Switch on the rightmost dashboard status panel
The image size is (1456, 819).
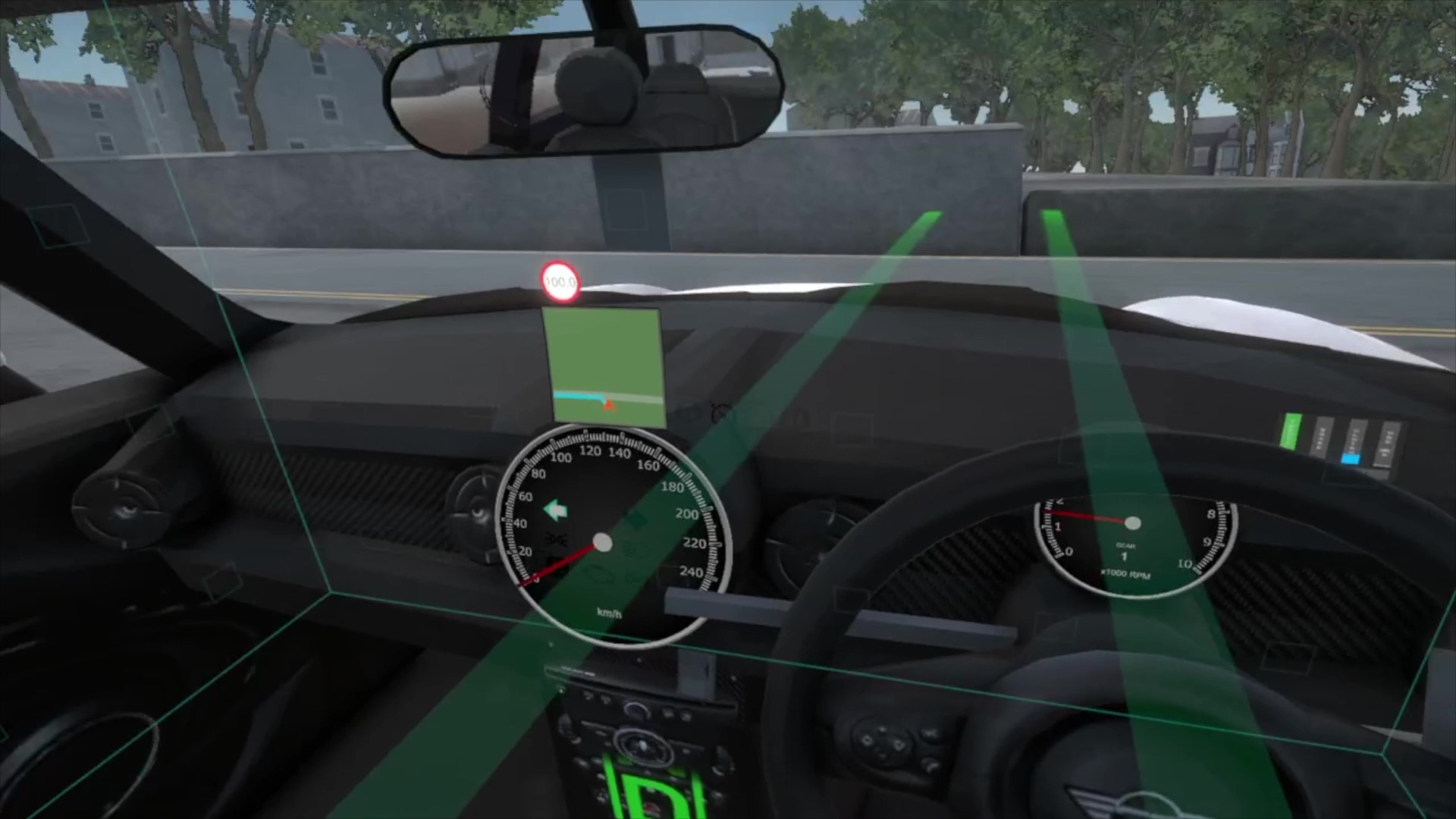1385,443
